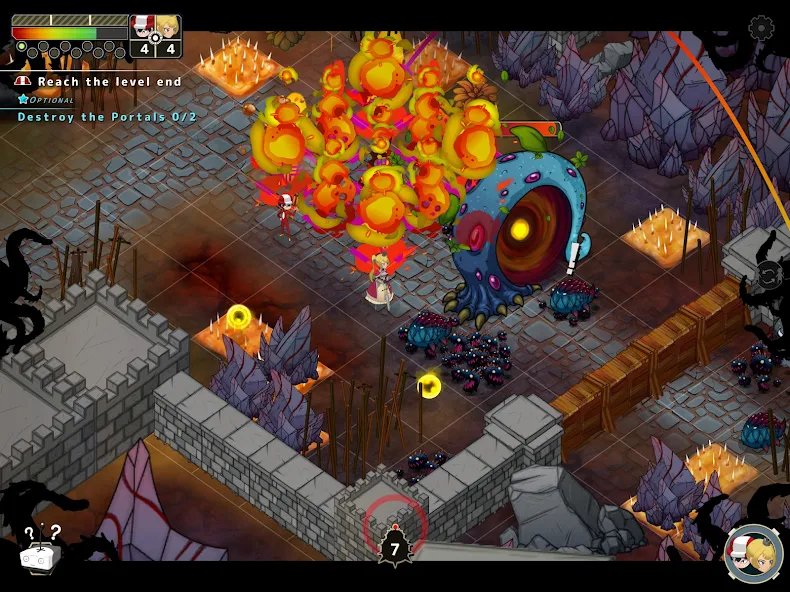
Task: Select the optional Destroy the Portals objective
Action: pos(107,117)
